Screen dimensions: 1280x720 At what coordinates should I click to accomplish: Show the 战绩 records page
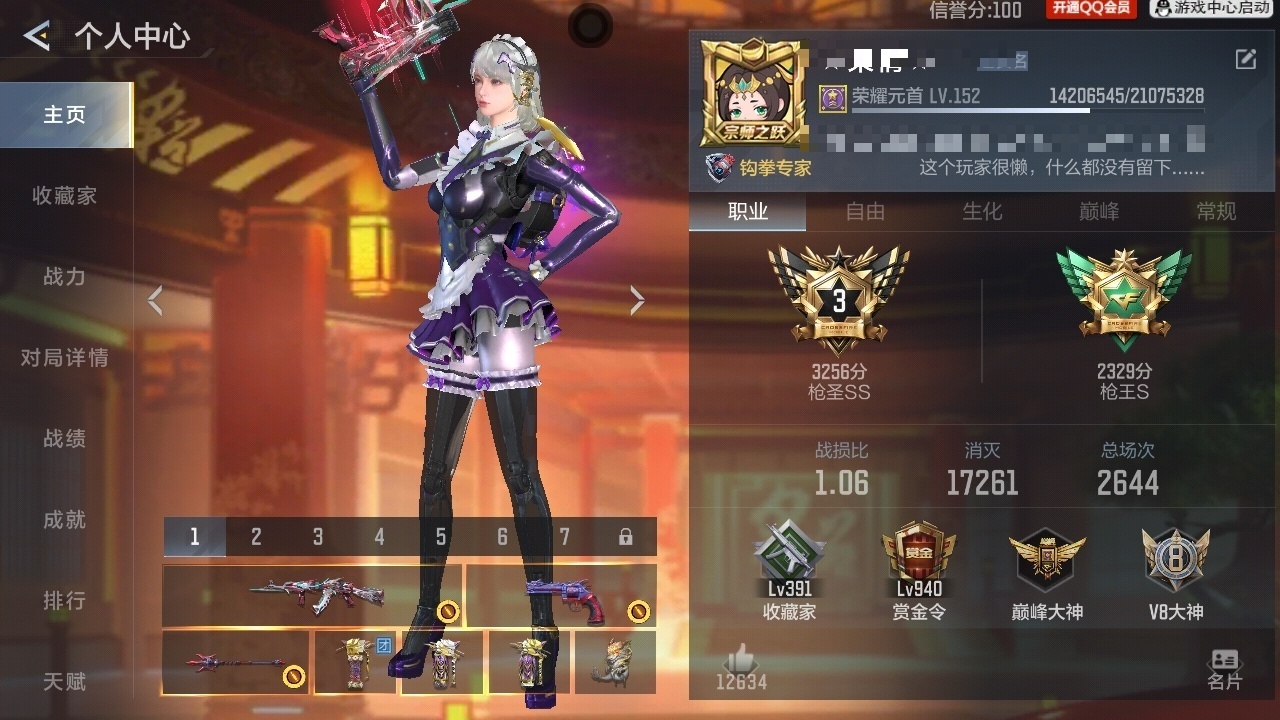tap(65, 439)
